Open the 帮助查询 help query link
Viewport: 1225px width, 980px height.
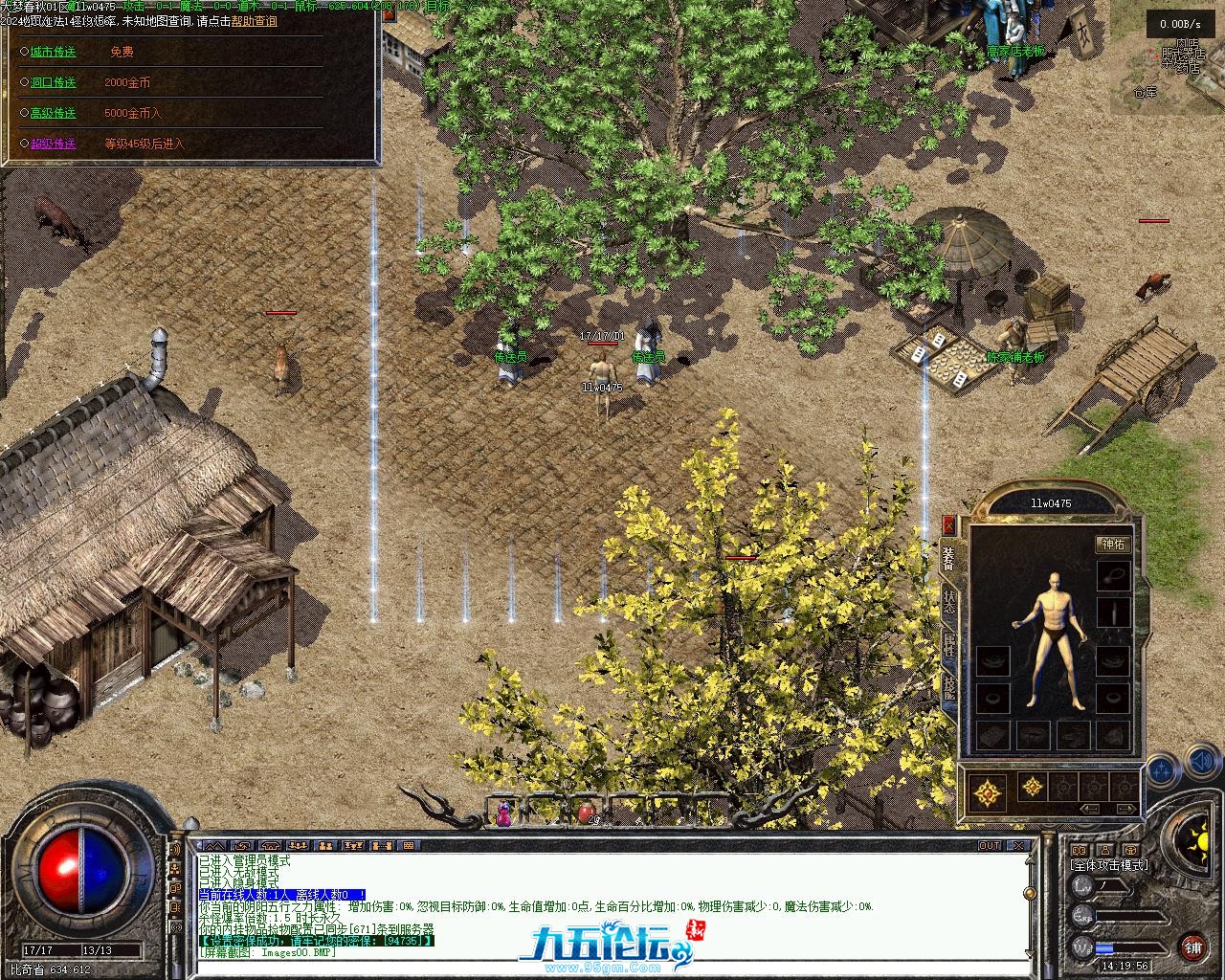click(254, 20)
